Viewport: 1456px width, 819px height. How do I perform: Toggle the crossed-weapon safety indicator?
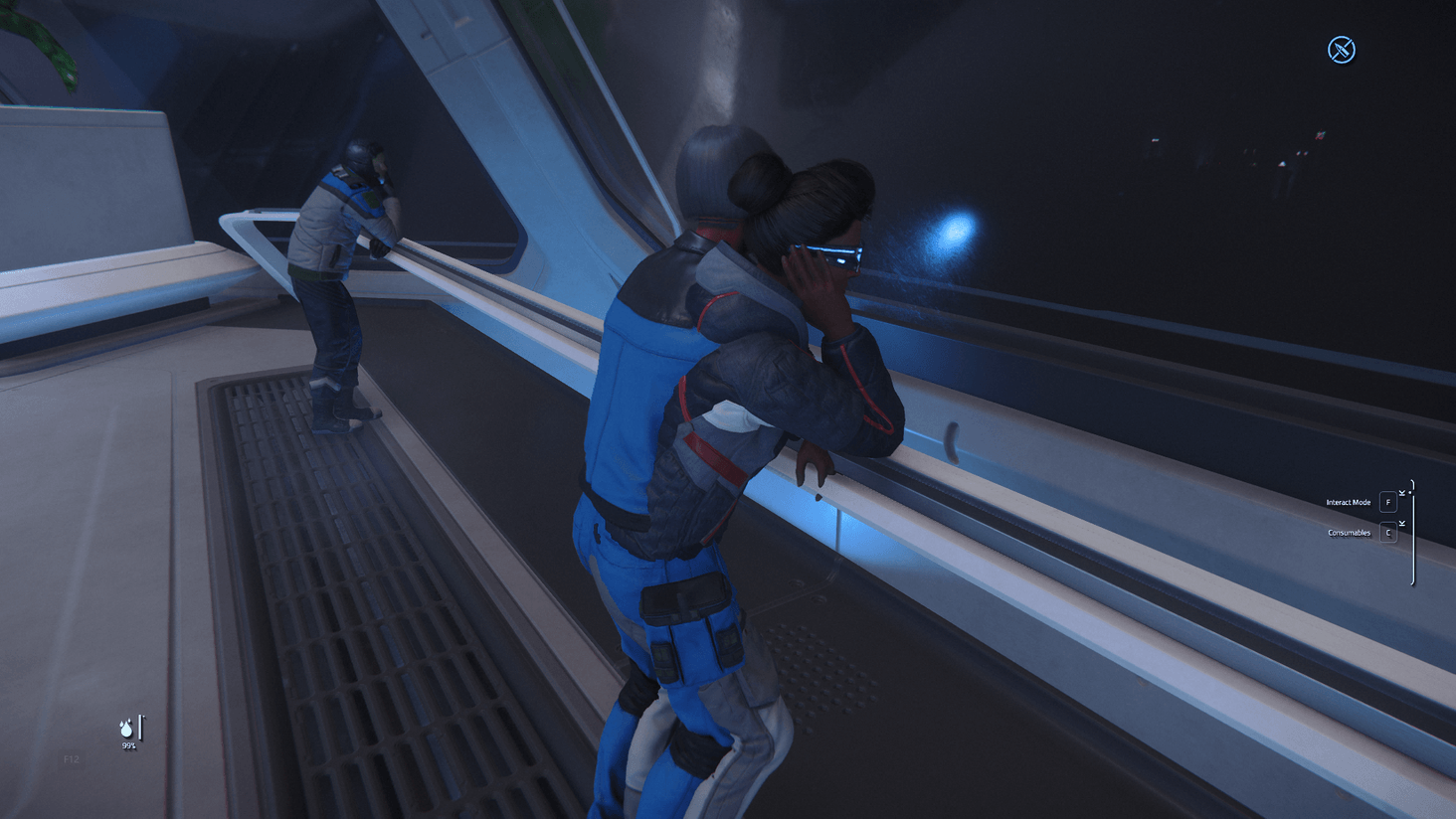(1340, 48)
